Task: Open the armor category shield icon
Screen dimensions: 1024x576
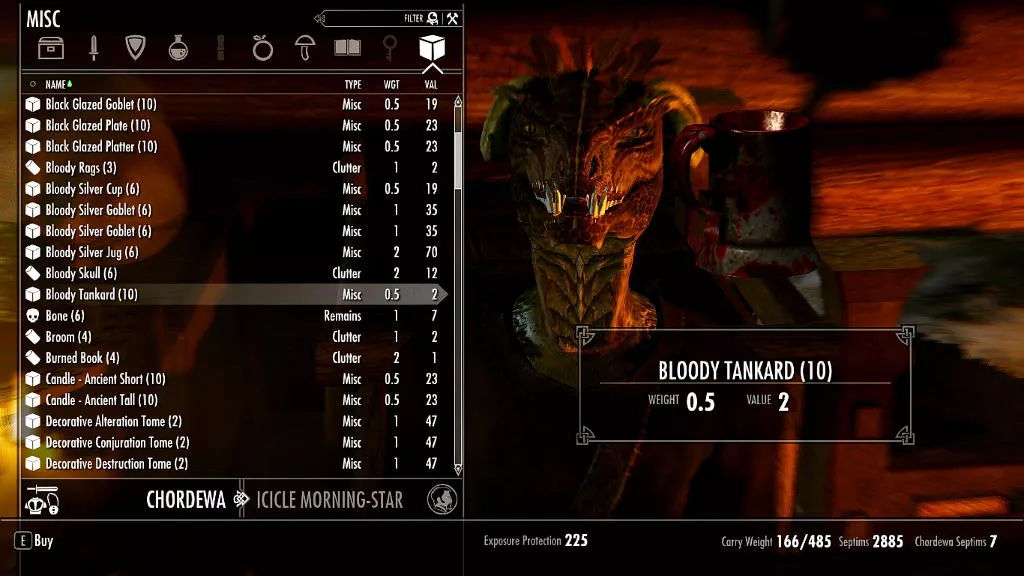Action: pos(135,47)
